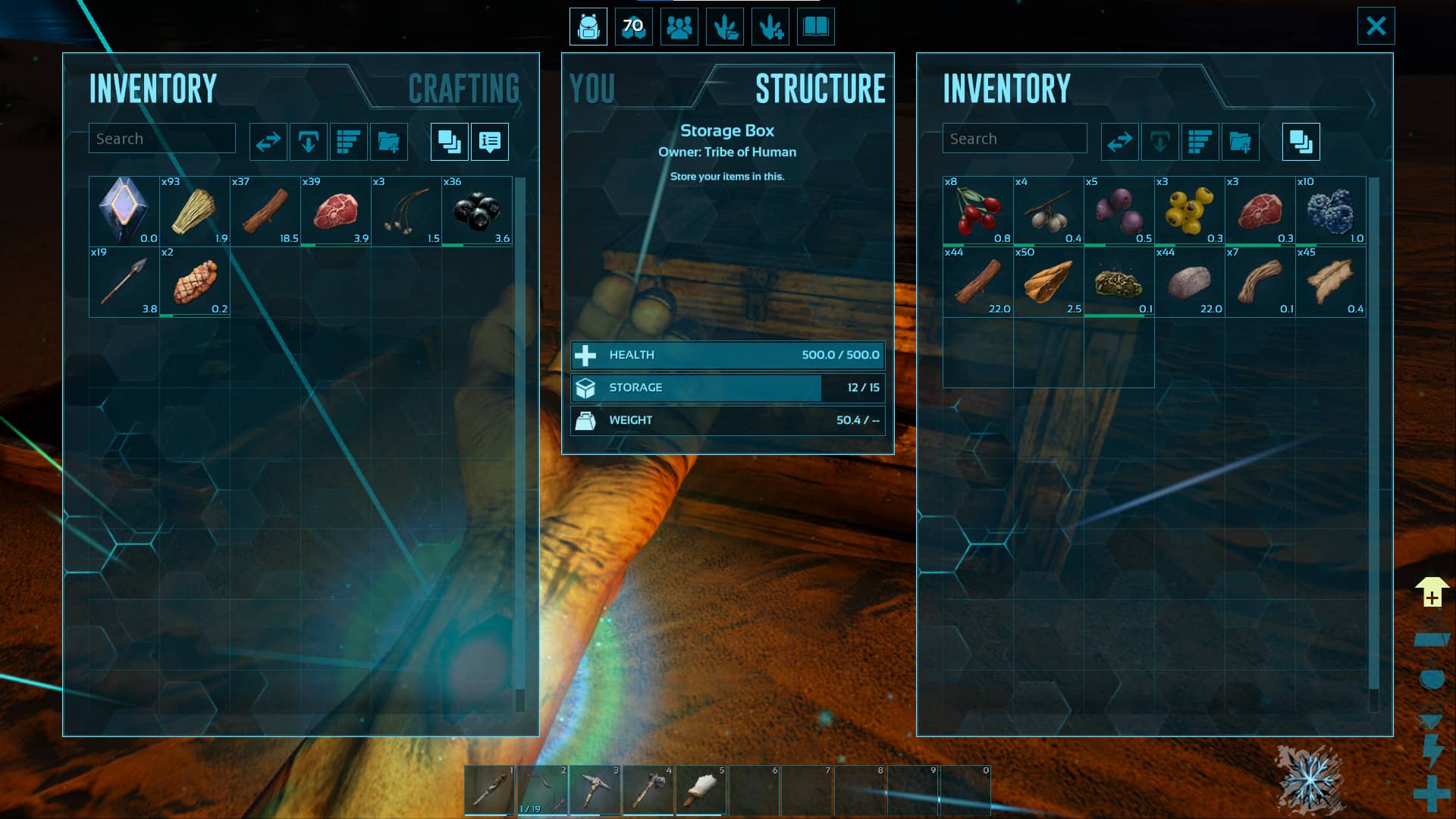Choose the x50 flint stack in storage
This screenshot has width=1456, height=819.
click(x=1049, y=282)
